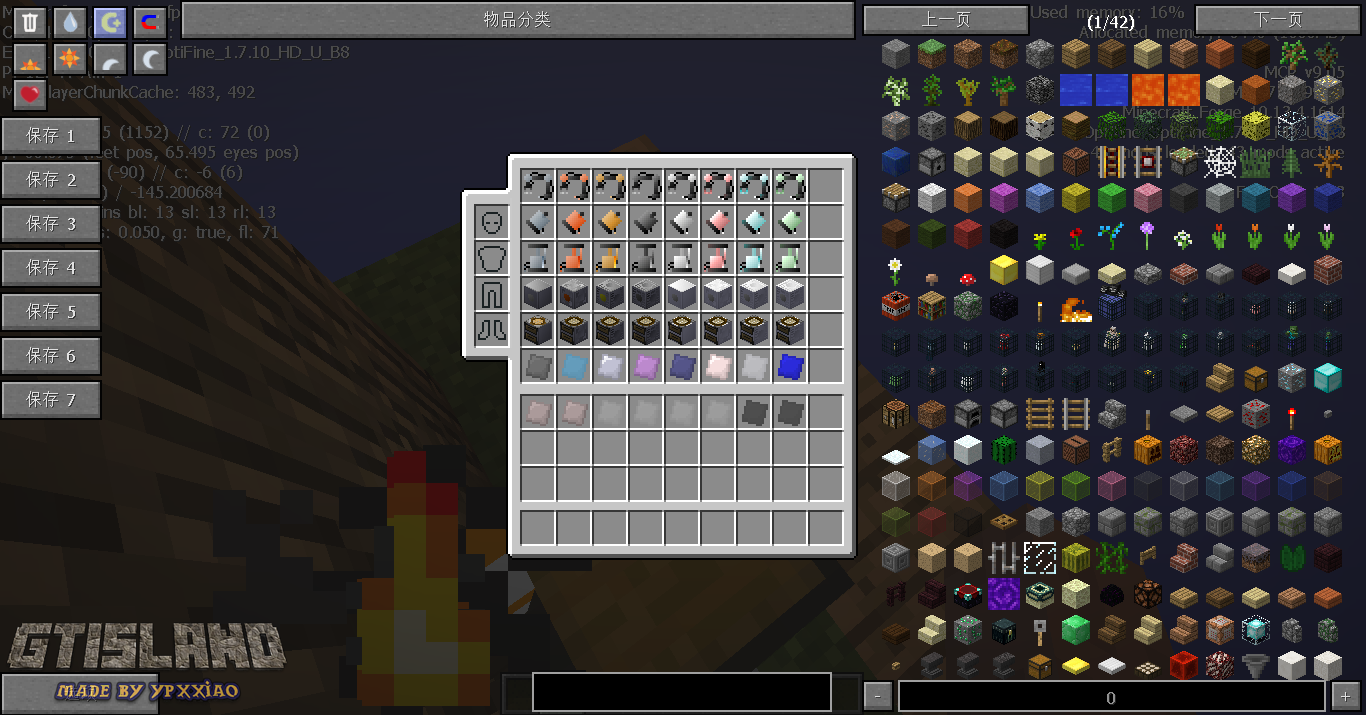Select the TNT block in item list

point(896,305)
